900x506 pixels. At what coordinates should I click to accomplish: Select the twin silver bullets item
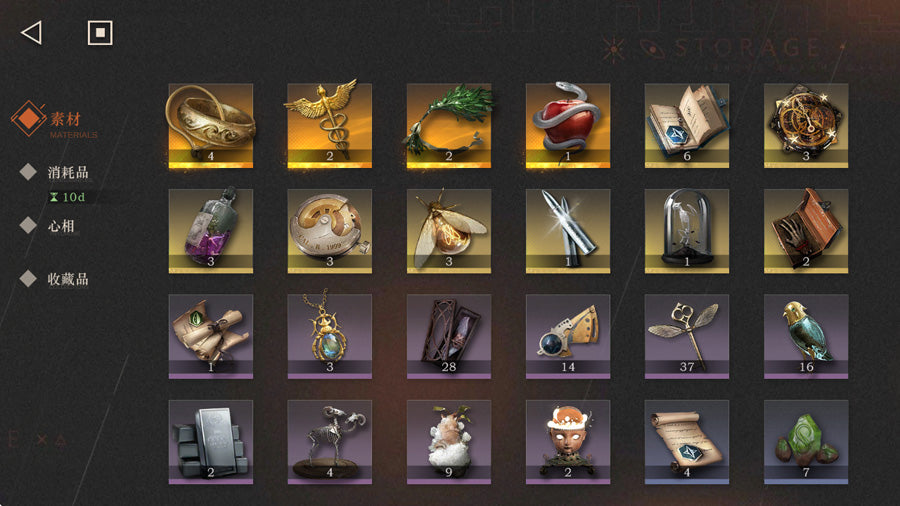click(568, 230)
